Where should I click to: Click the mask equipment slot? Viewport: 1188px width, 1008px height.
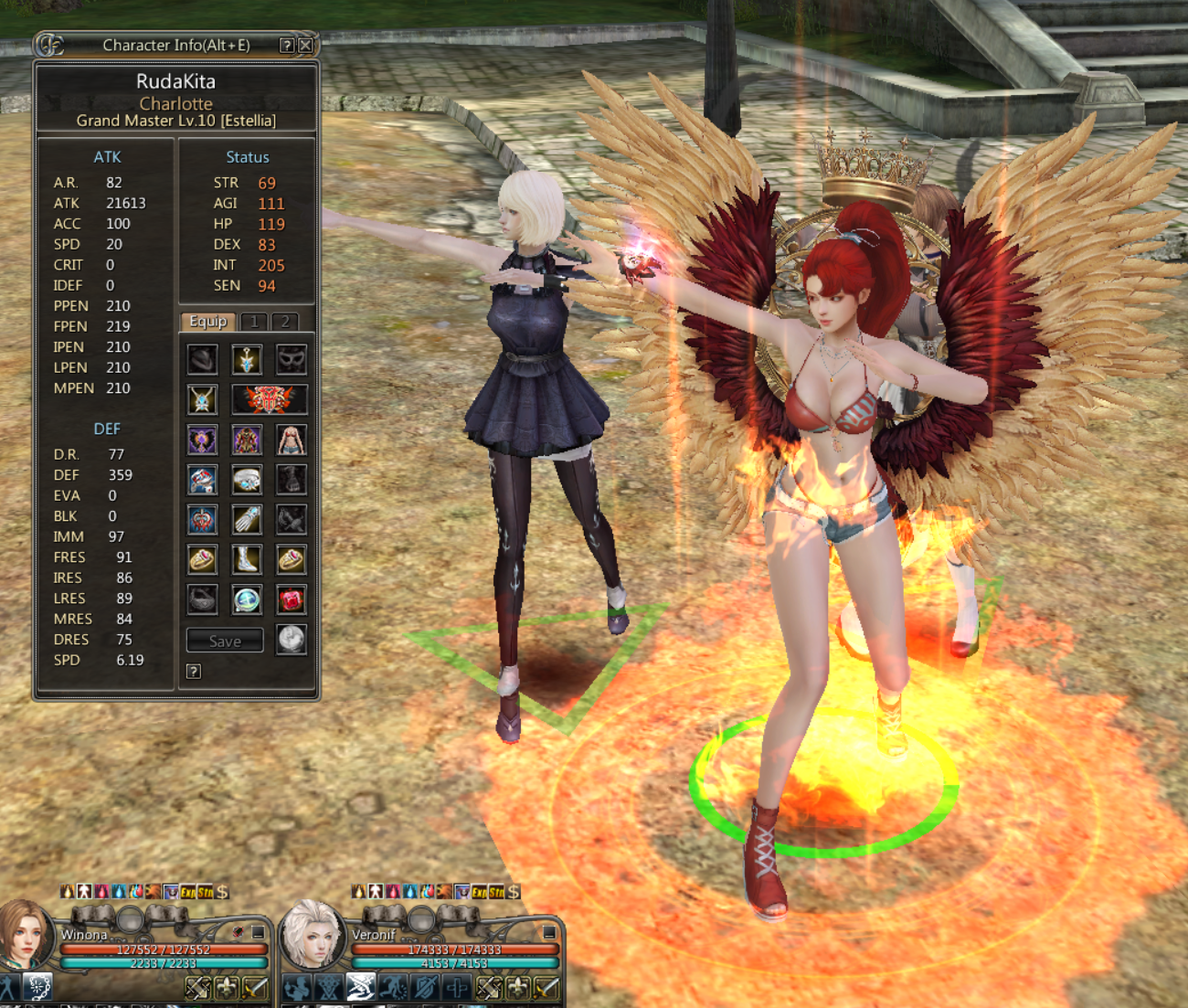(x=292, y=359)
